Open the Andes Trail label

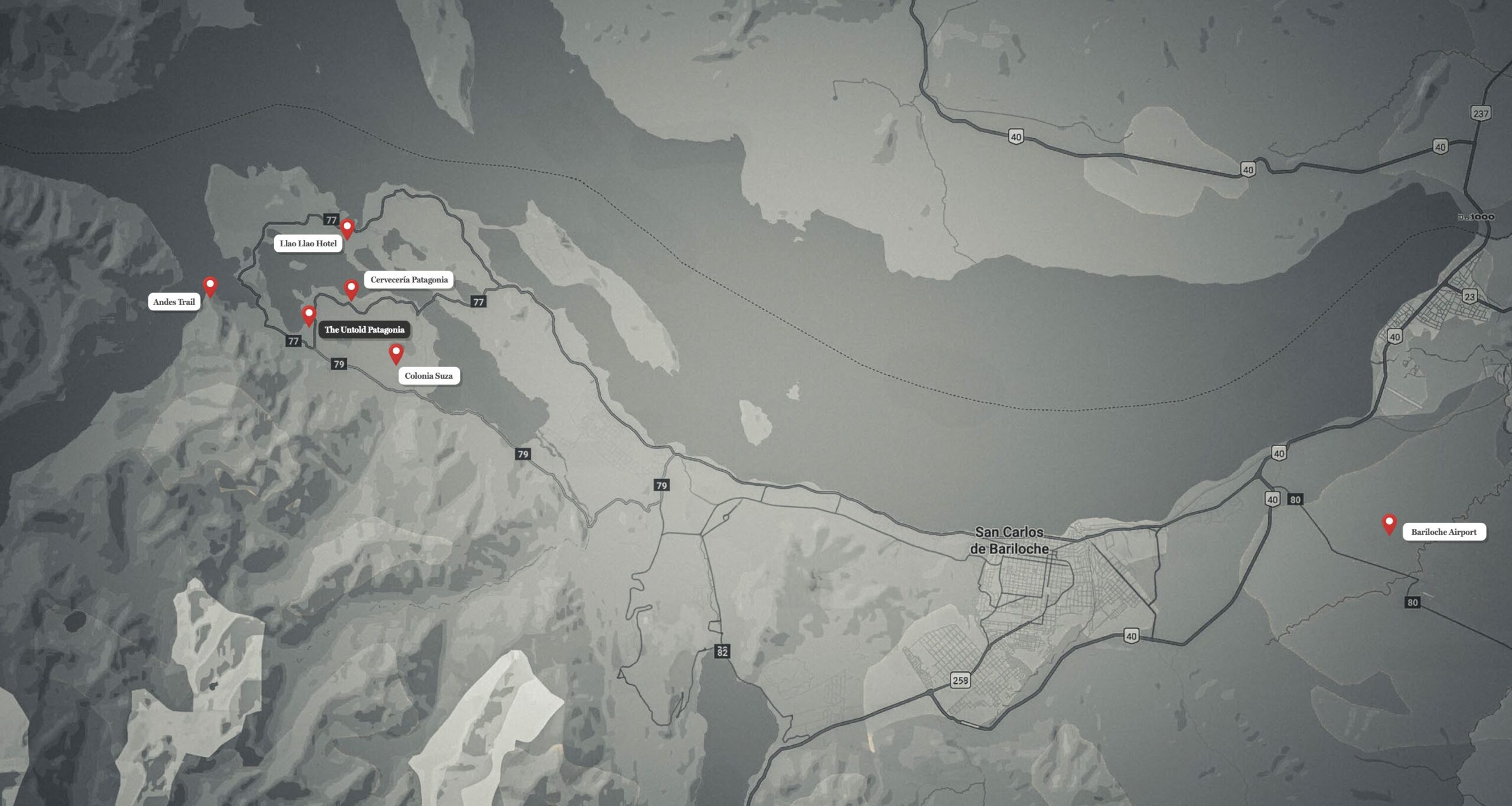(x=174, y=302)
